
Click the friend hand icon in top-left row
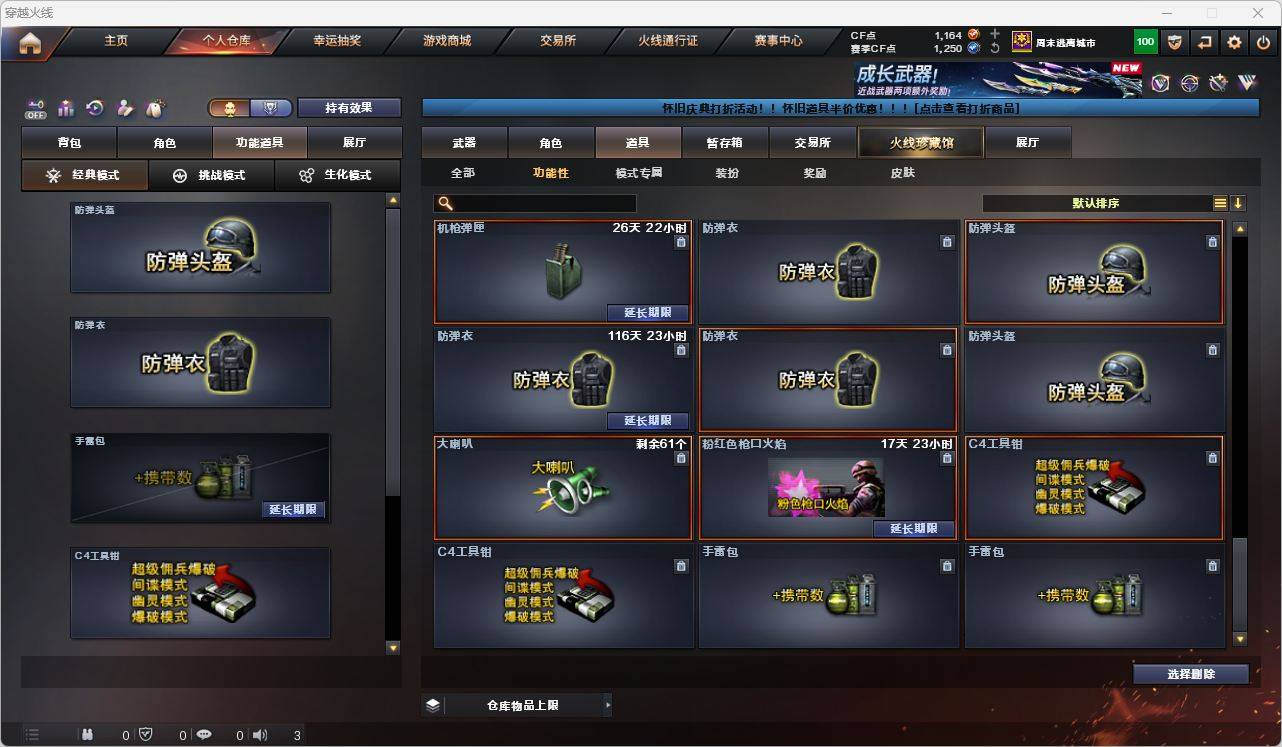[124, 109]
